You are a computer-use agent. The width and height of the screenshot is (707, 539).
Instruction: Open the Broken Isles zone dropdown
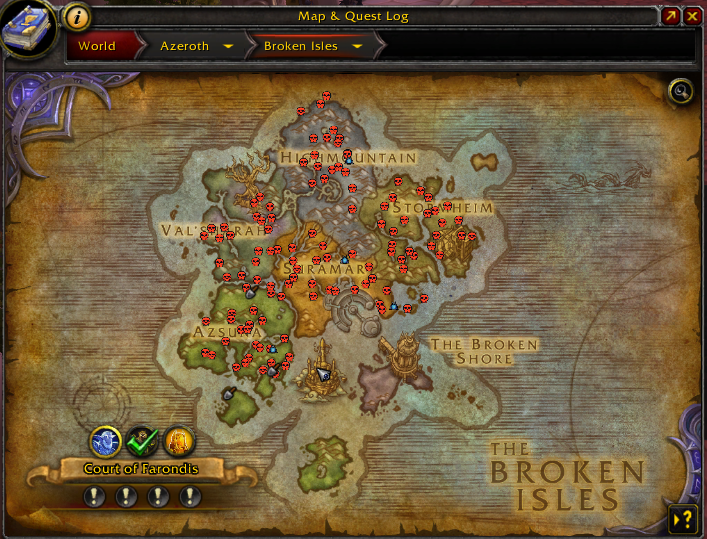pyautogui.click(x=357, y=46)
